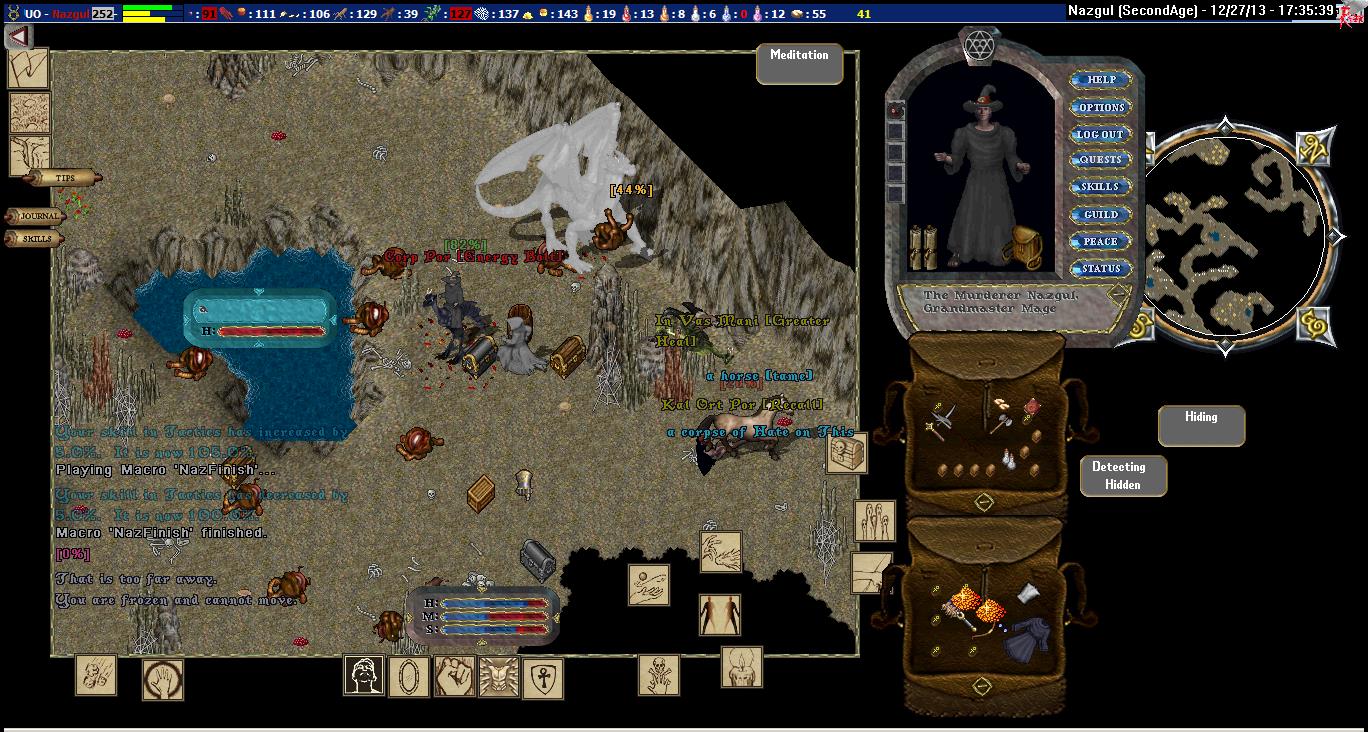The height and width of the screenshot is (732, 1368).
Task: Select the crossed swords in upper backpack
Action: point(941,420)
